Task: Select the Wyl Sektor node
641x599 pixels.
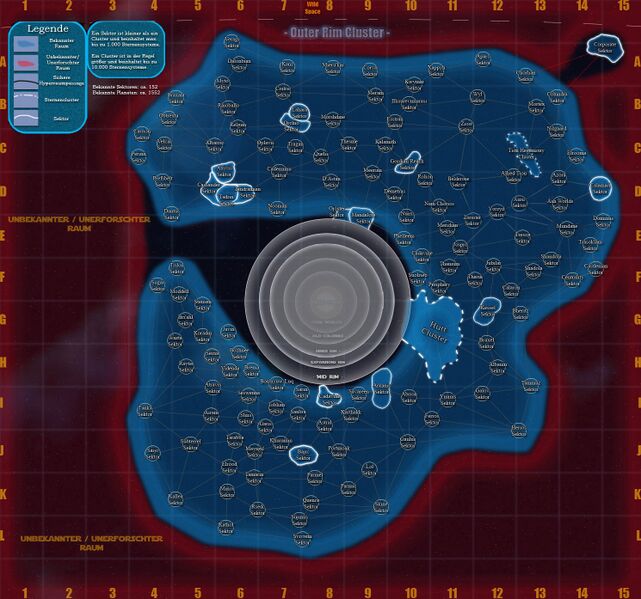Action: [477, 96]
